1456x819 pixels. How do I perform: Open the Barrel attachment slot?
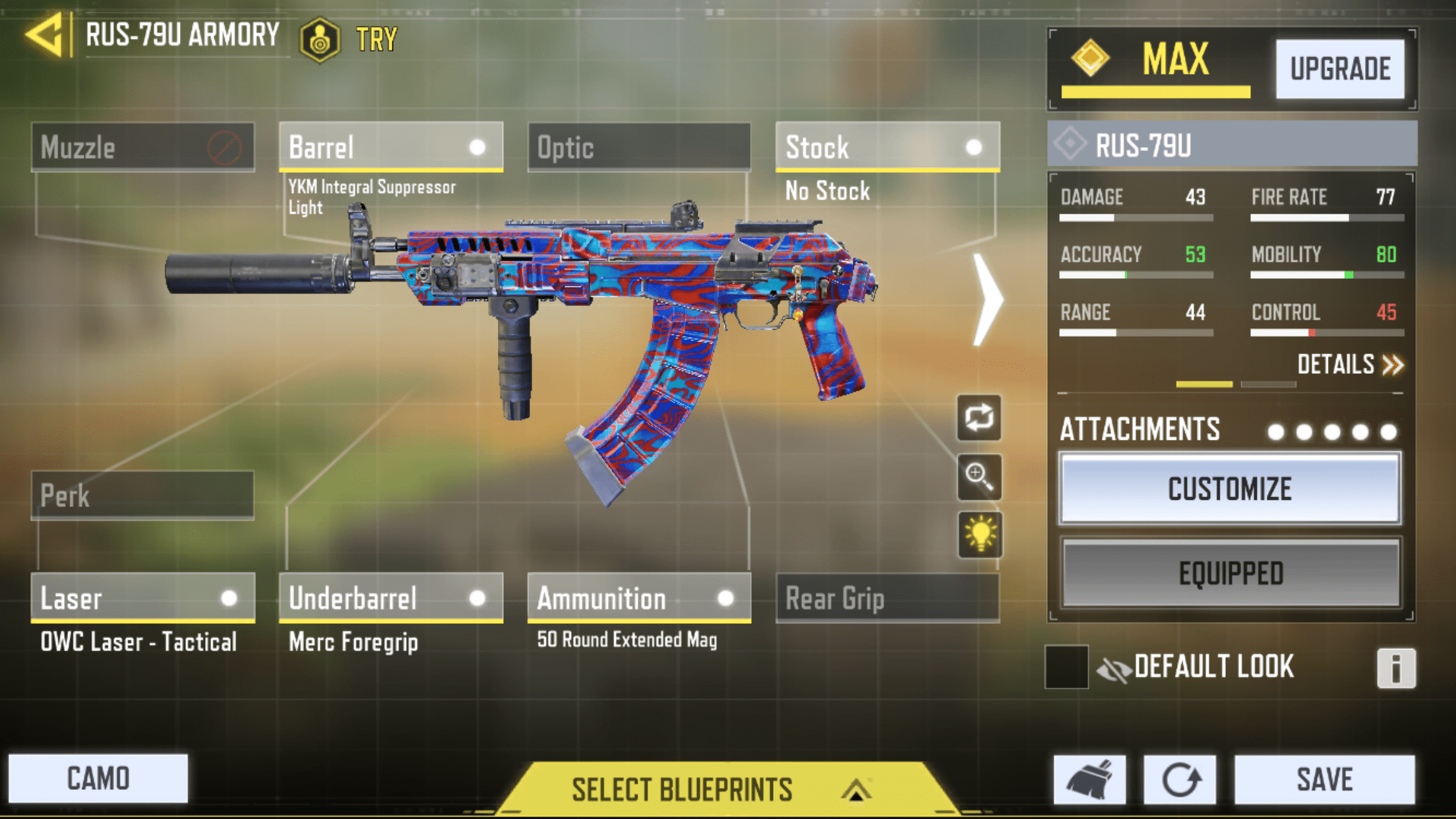pyautogui.click(x=390, y=147)
